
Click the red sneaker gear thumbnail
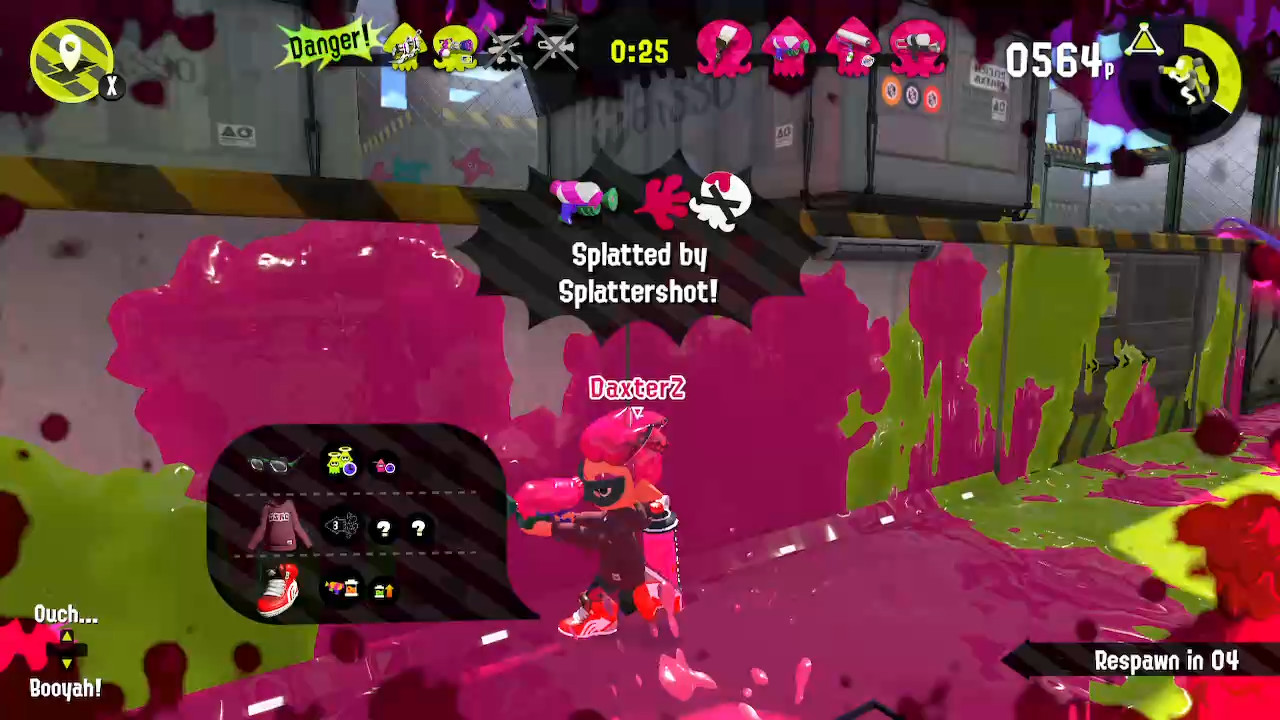[x=277, y=588]
